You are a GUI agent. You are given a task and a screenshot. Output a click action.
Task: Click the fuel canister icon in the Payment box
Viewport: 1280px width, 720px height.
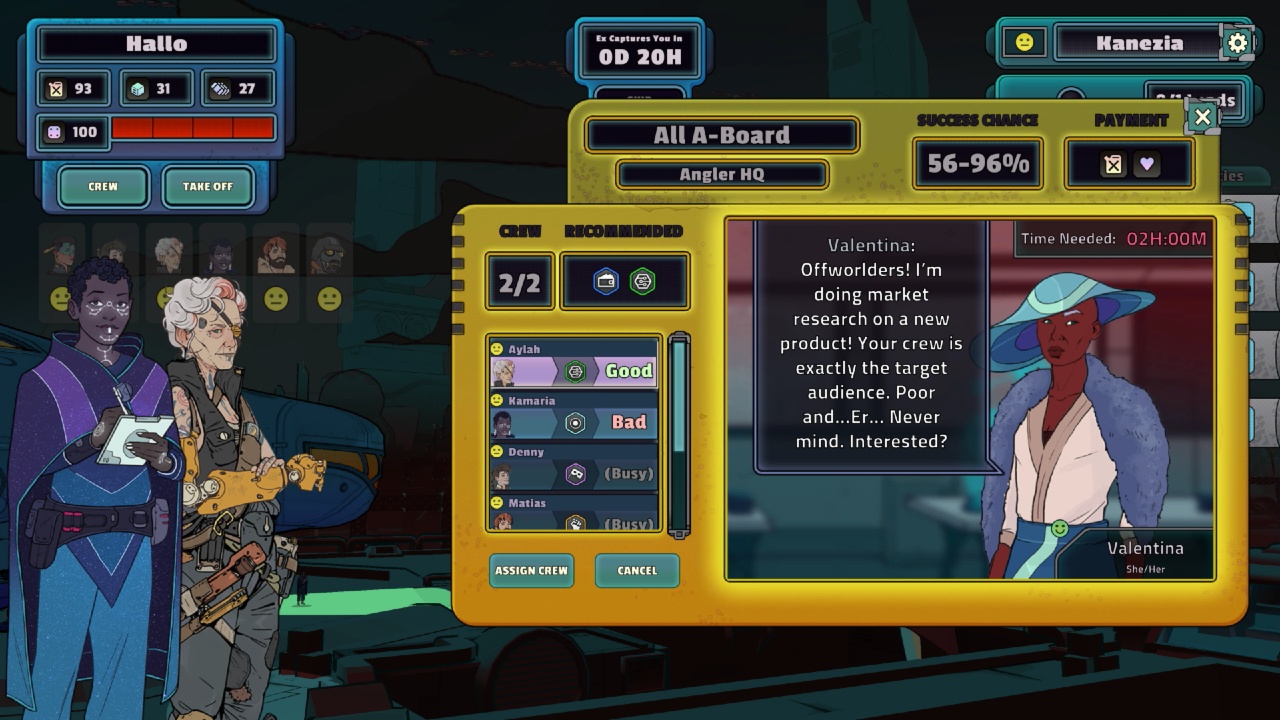coord(1113,163)
